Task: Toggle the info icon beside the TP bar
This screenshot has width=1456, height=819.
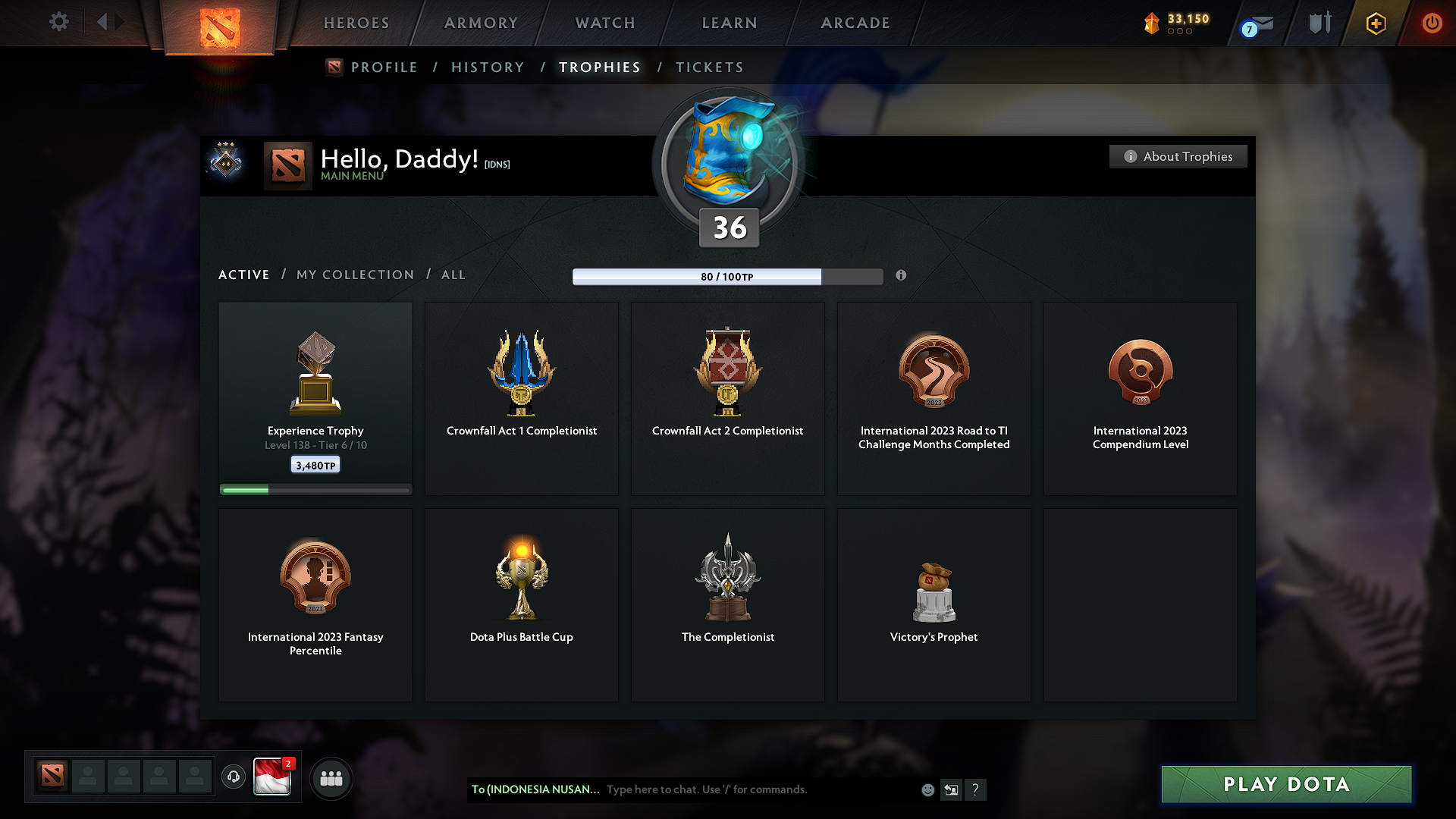Action: (902, 276)
